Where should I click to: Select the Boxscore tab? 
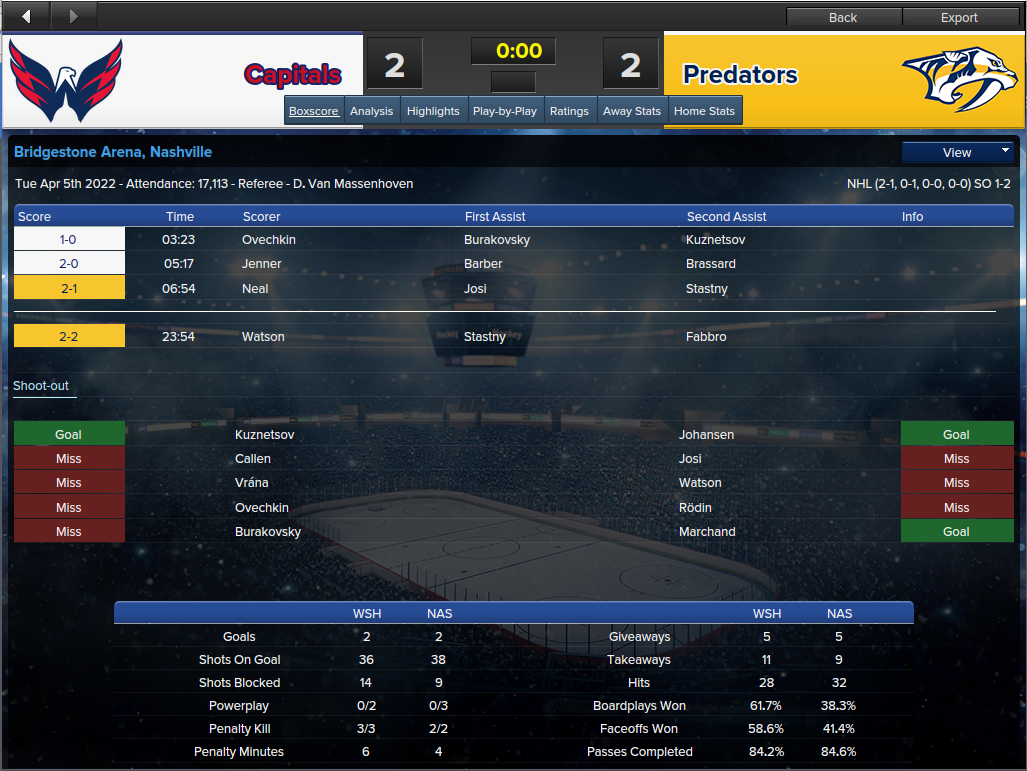[314, 111]
